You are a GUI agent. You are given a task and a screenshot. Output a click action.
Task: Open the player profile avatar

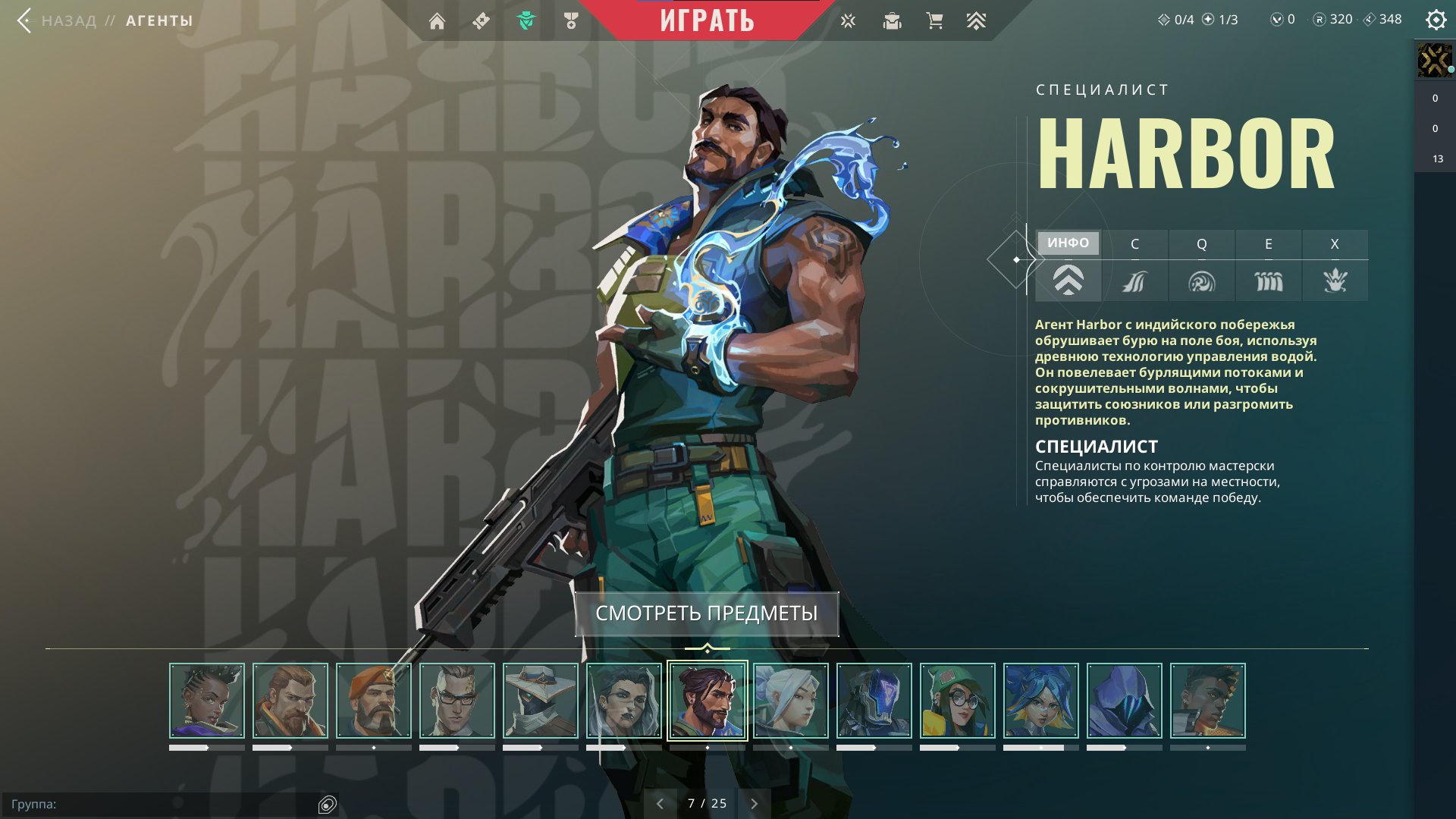pyautogui.click(x=1434, y=61)
